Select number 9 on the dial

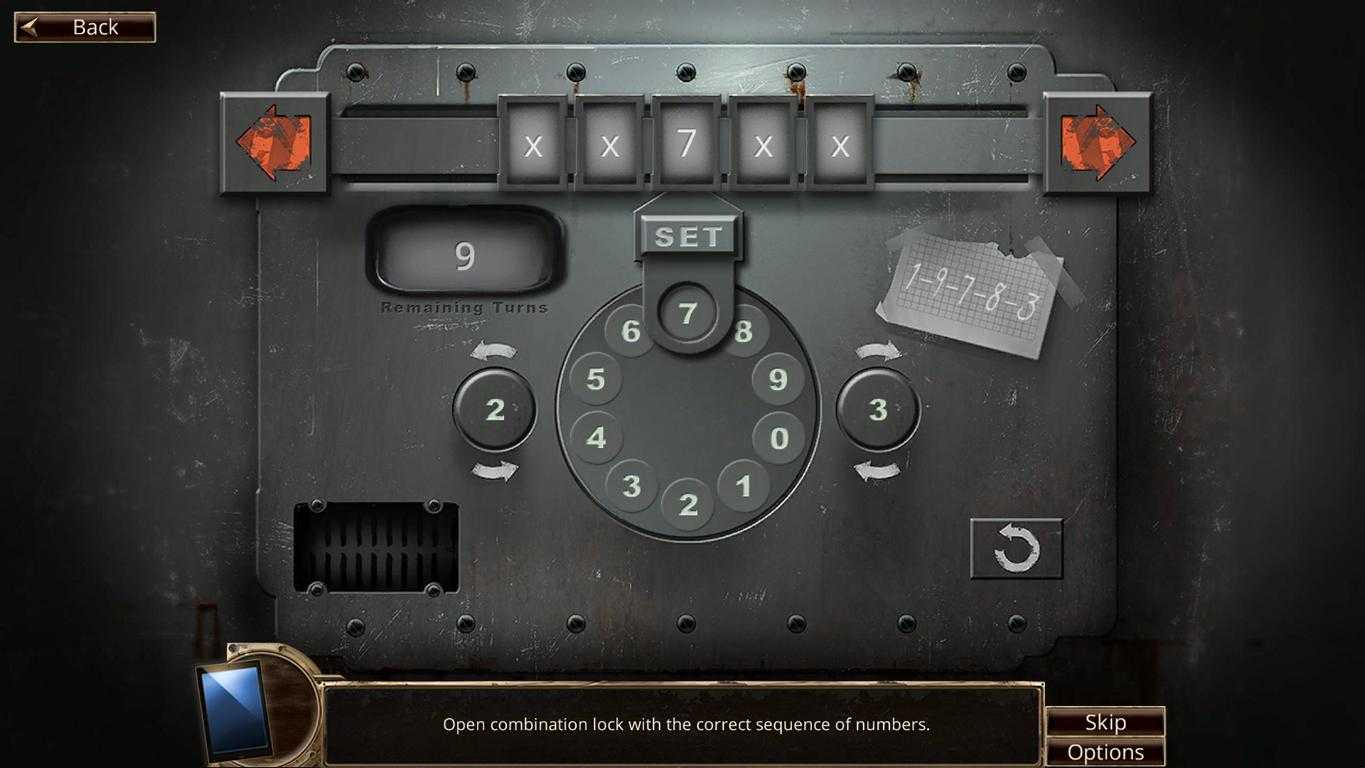coord(777,380)
